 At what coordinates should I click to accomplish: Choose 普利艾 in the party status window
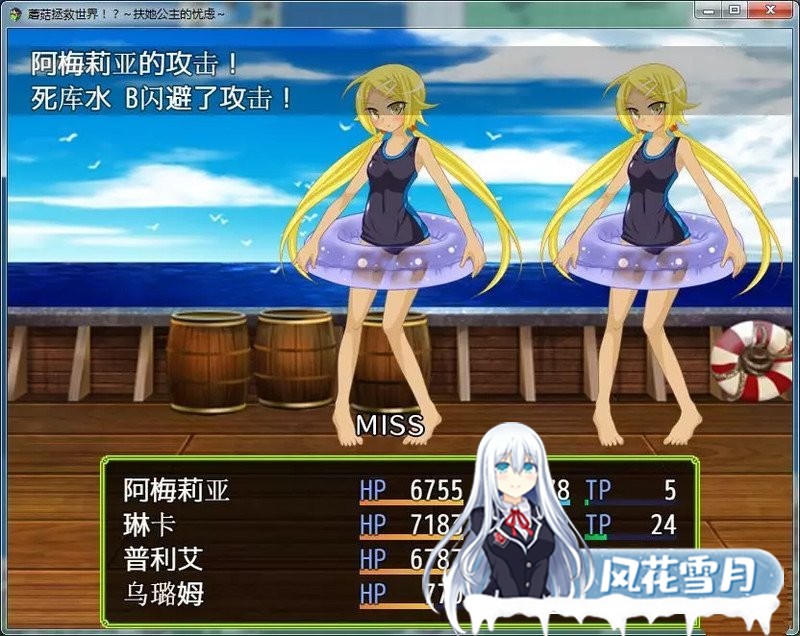(x=163, y=559)
